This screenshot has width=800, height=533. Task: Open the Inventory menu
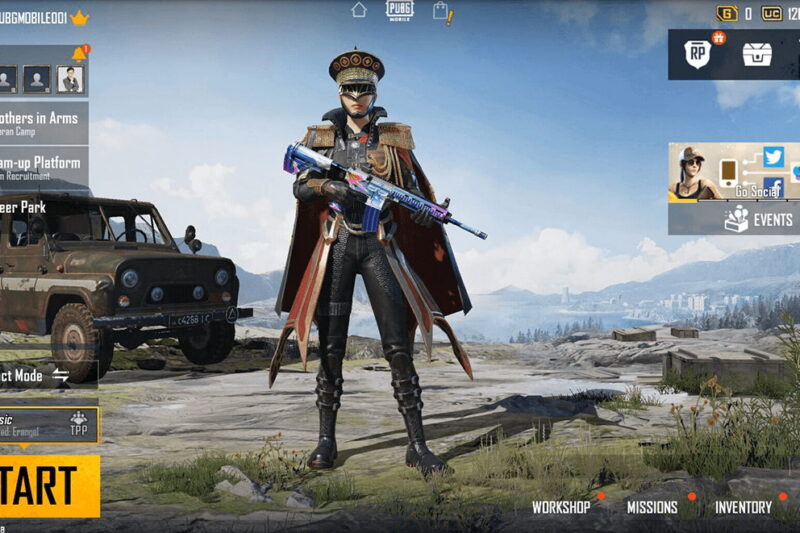[x=743, y=507]
